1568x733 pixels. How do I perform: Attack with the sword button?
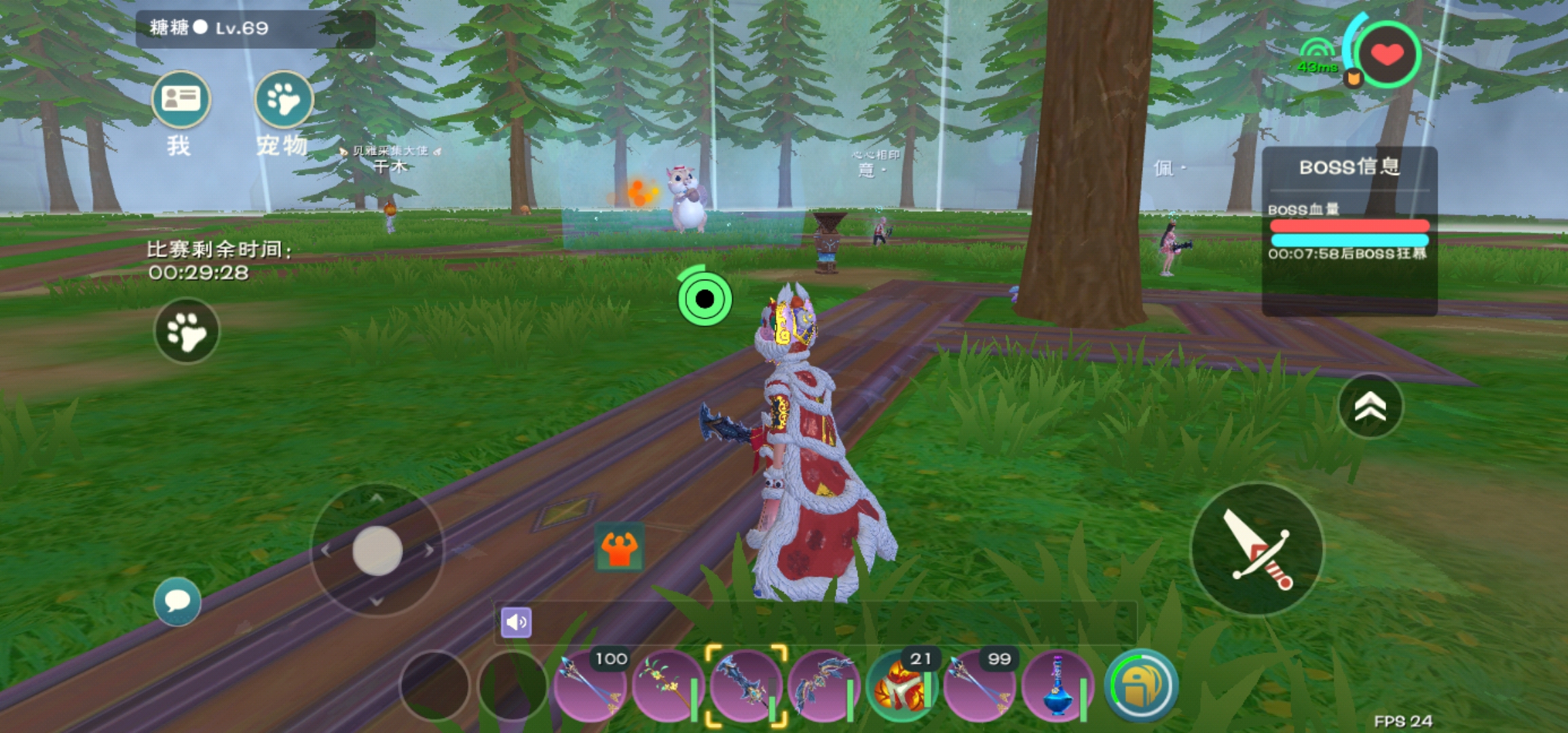pos(1257,550)
